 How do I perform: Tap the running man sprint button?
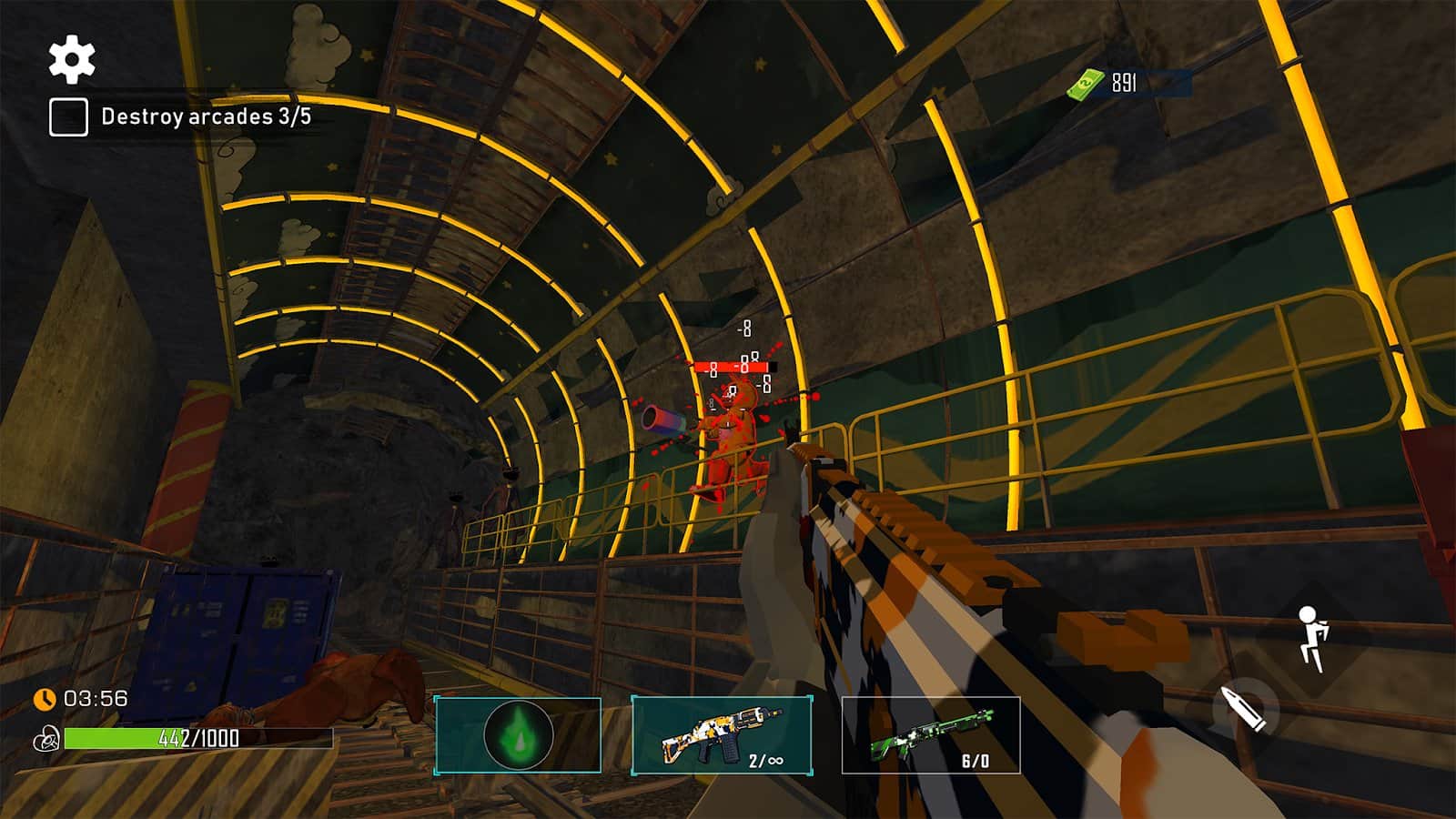click(x=1311, y=638)
